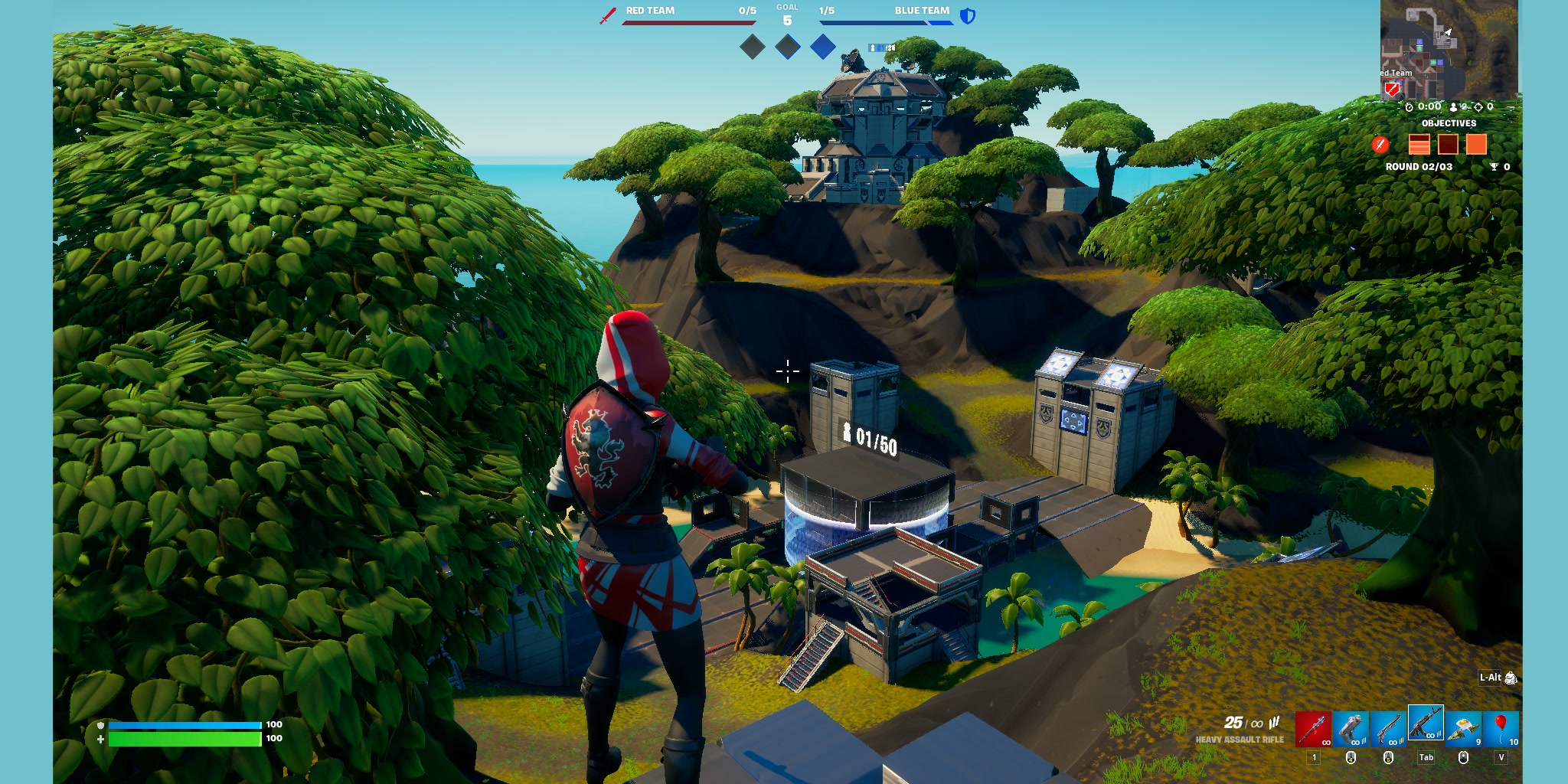
Task: Click the blue captured diamond marker
Action: click(822, 47)
